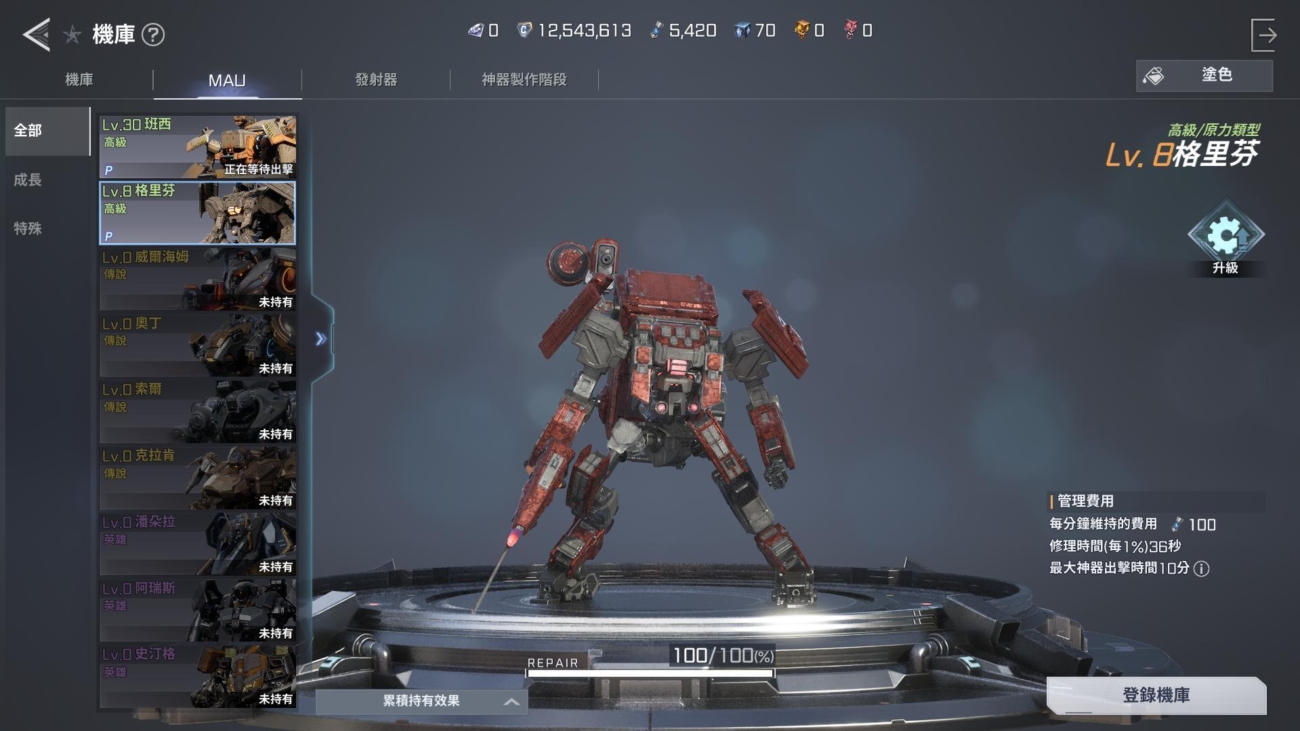
Task: Select the 升級 upgrade gear icon
Action: [x=1225, y=234]
